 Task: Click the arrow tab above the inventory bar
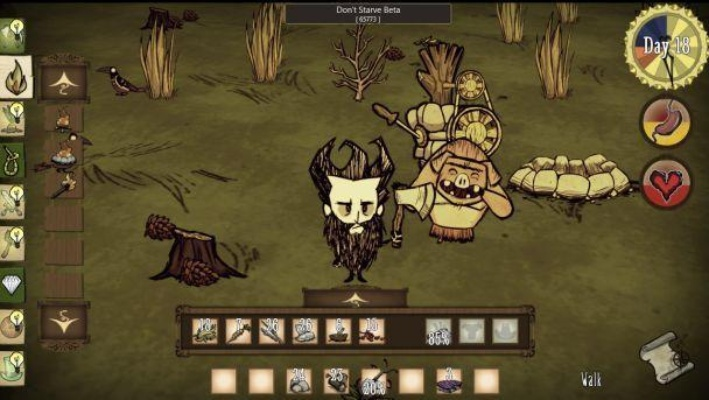coord(355,298)
